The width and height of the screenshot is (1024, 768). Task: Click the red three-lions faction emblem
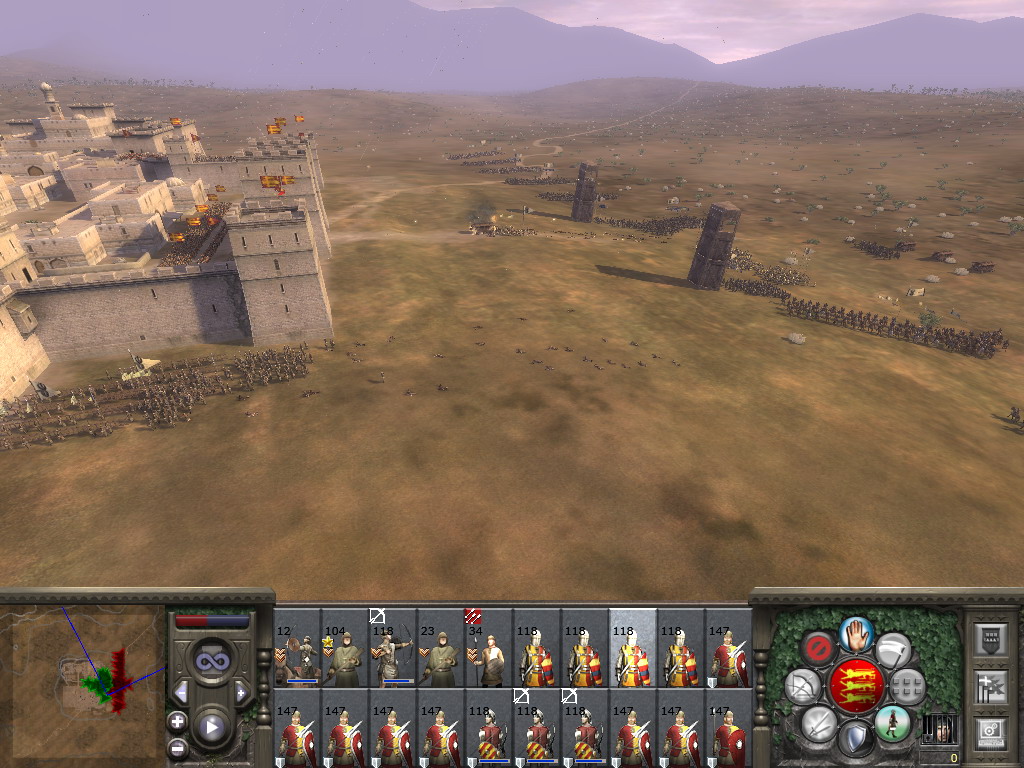coord(855,686)
